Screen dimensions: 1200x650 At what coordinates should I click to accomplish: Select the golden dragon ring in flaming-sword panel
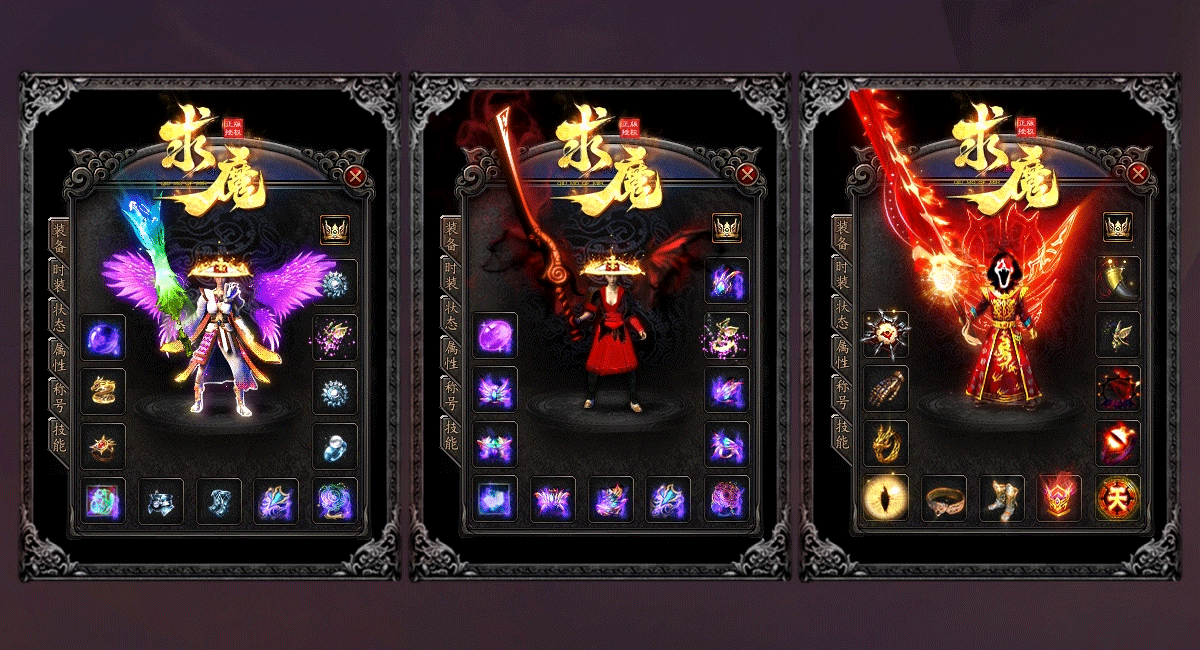[x=885, y=443]
